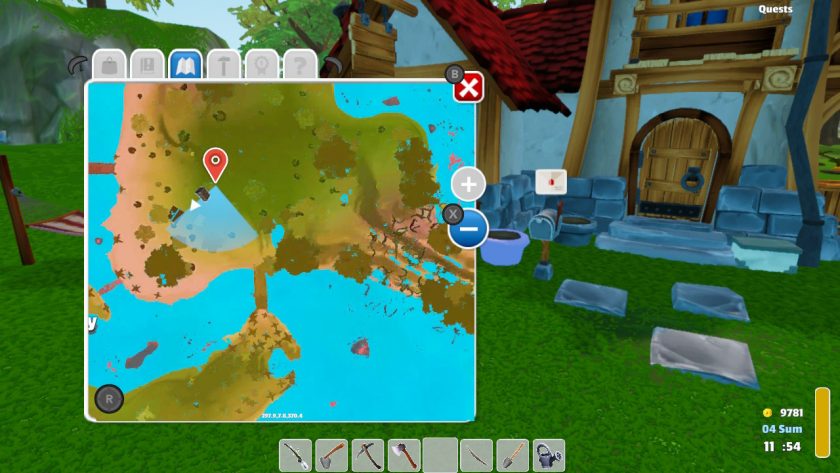Select the shovel hotbar slot
Image resolution: width=840 pixels, height=473 pixels.
pos(332,455)
